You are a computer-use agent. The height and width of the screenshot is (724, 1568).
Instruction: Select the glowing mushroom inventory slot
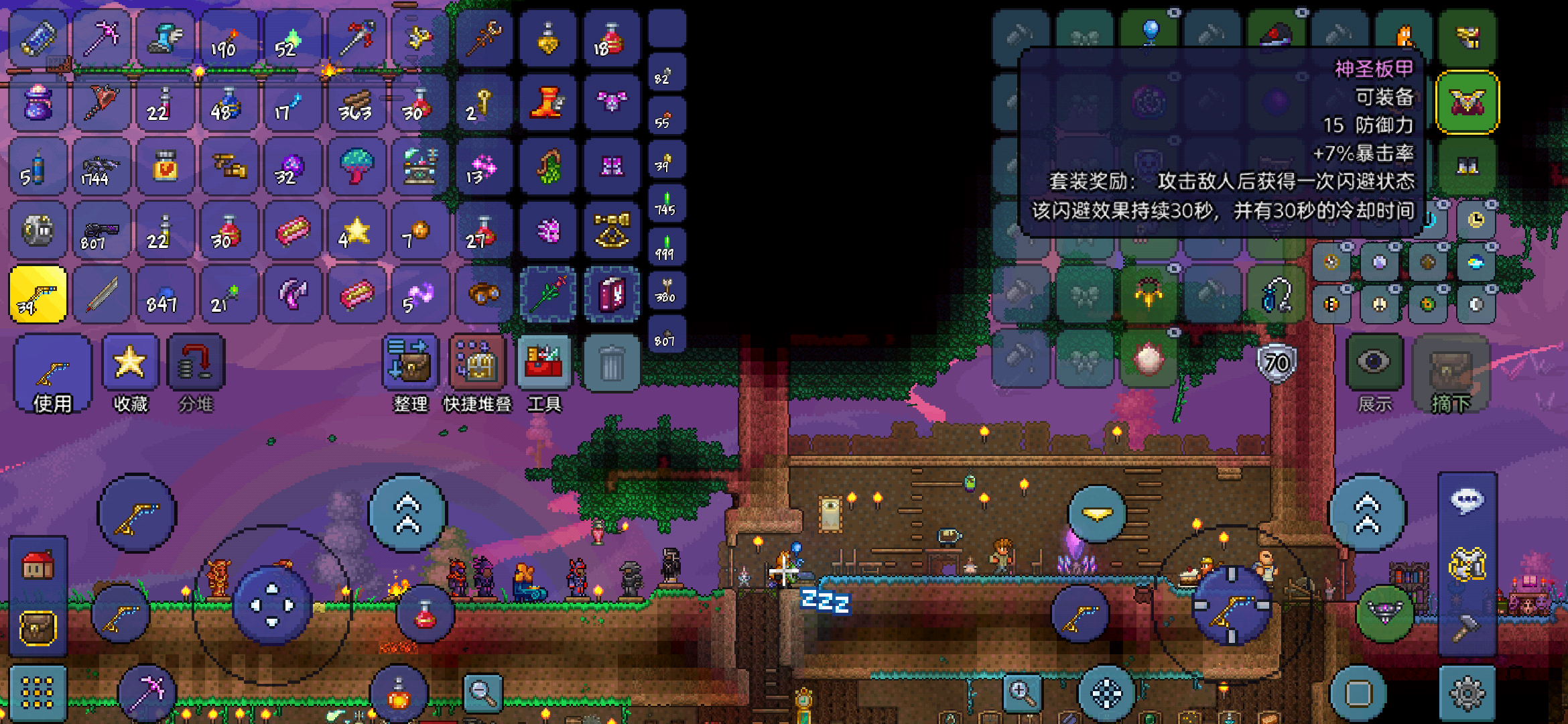pos(356,166)
